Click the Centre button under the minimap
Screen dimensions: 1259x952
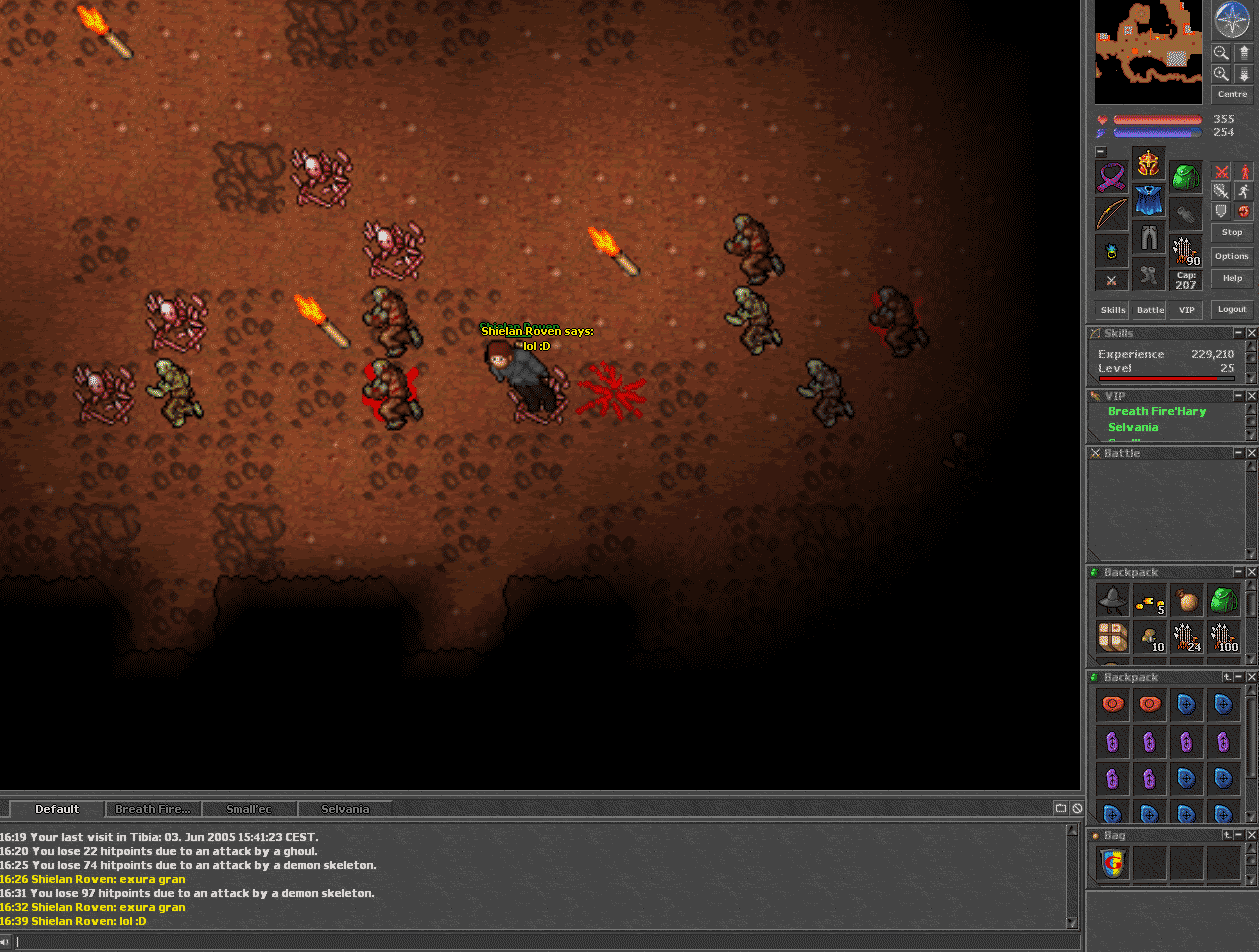(x=1232, y=94)
